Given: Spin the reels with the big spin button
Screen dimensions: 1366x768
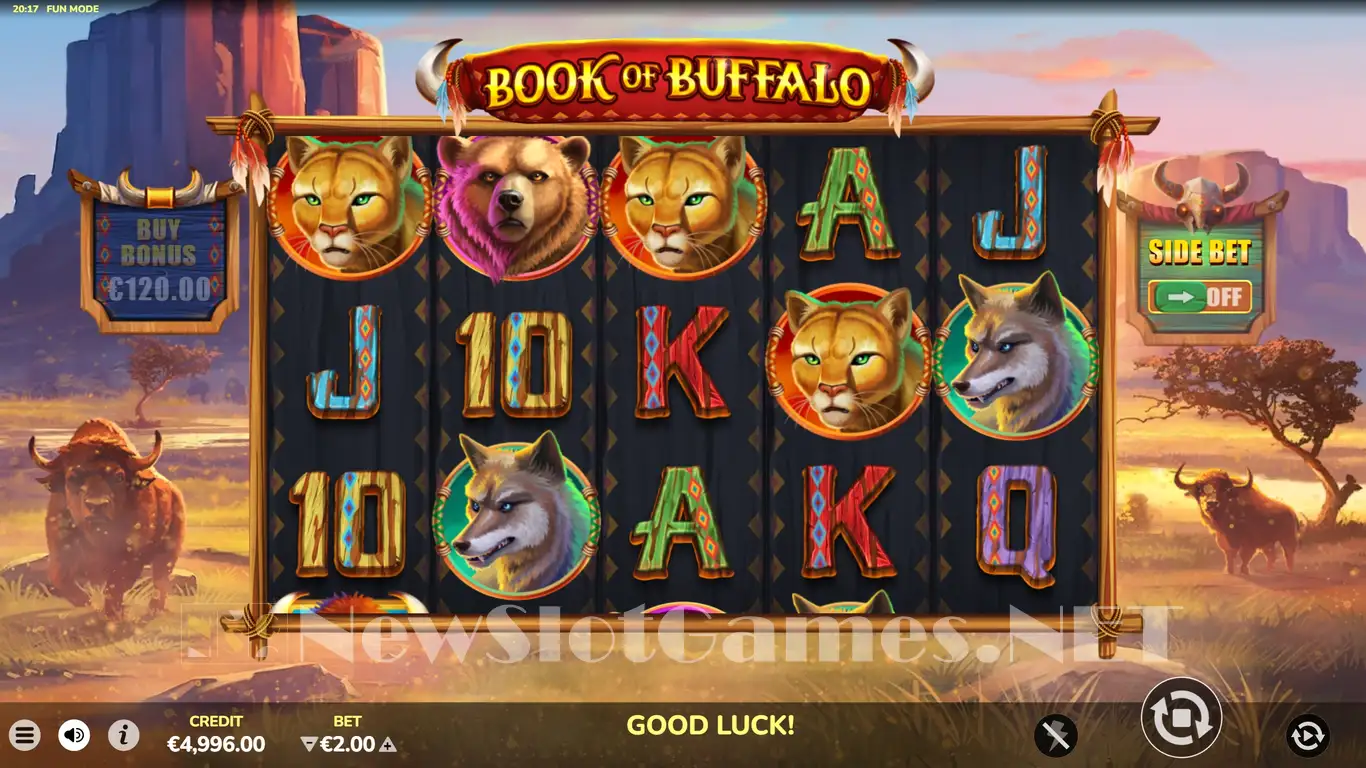Looking at the screenshot, I should pyautogui.click(x=1181, y=716).
